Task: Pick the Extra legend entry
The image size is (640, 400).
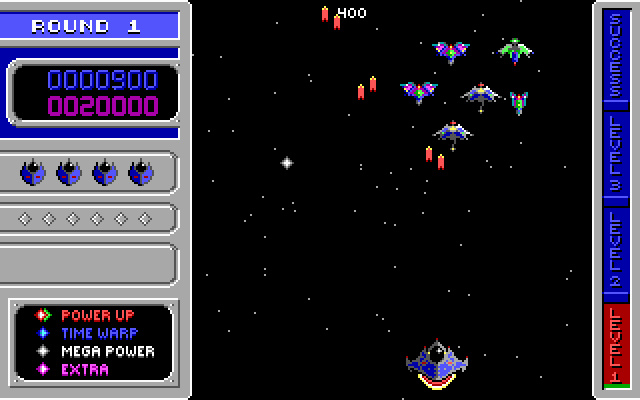Action: point(84,369)
